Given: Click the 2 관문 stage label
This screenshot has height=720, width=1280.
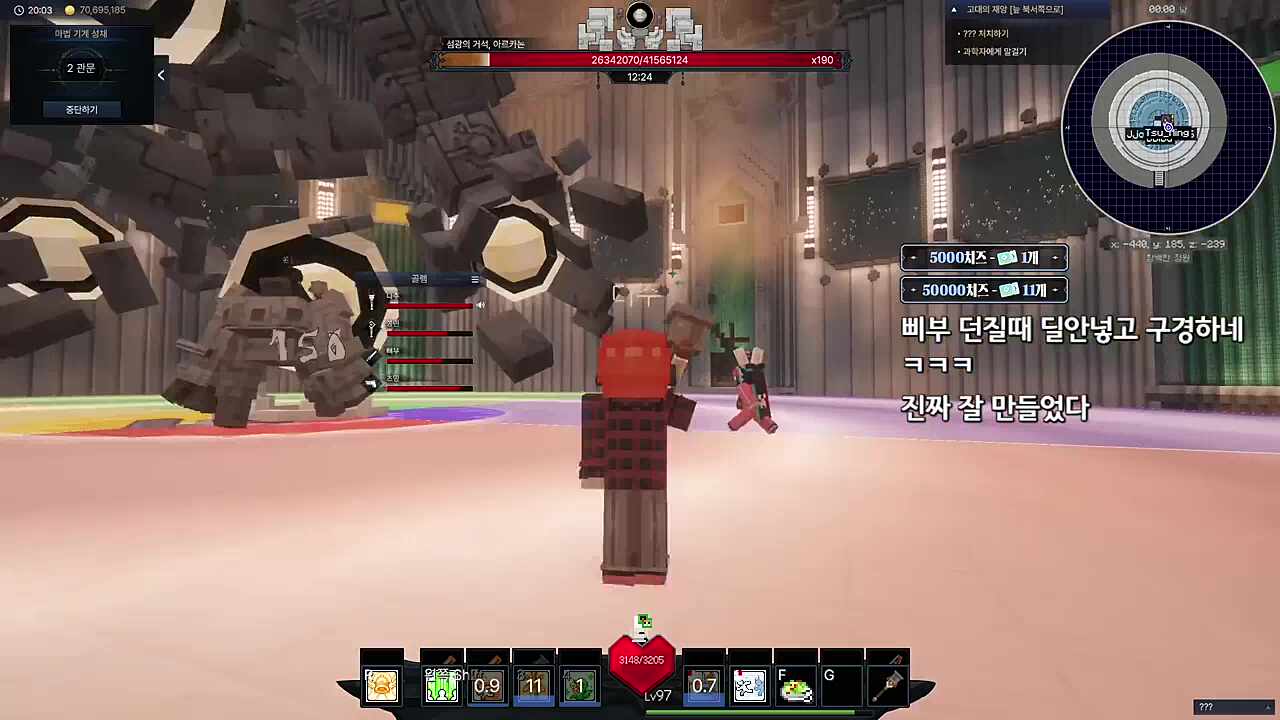Looking at the screenshot, I should (80, 68).
